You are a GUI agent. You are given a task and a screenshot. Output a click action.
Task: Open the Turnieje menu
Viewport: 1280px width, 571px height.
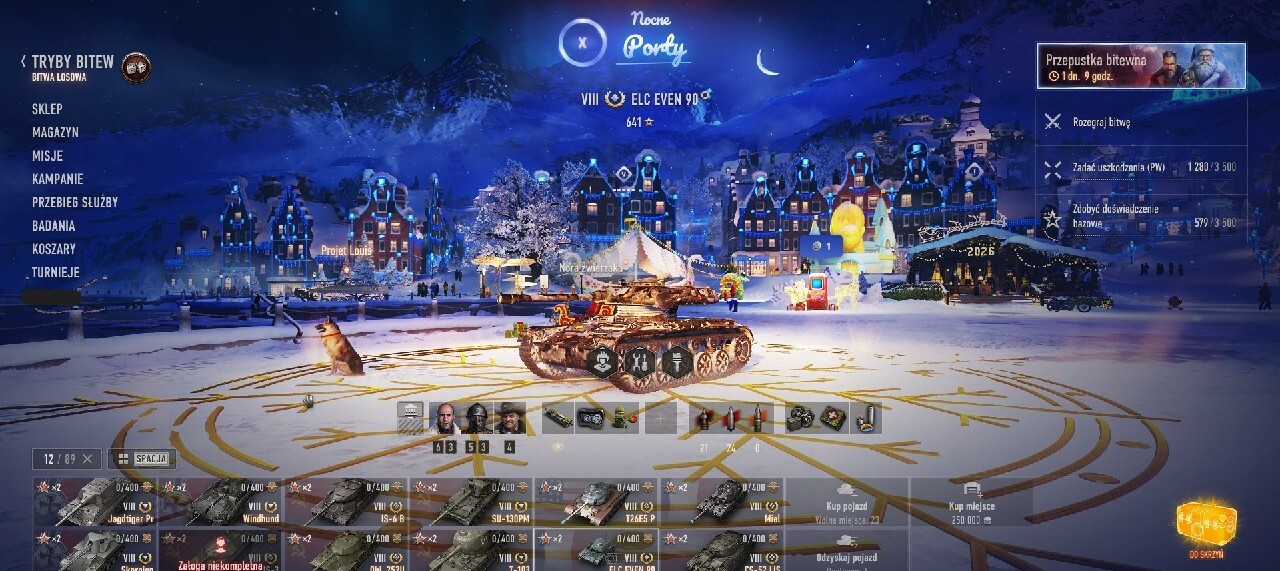(56, 272)
